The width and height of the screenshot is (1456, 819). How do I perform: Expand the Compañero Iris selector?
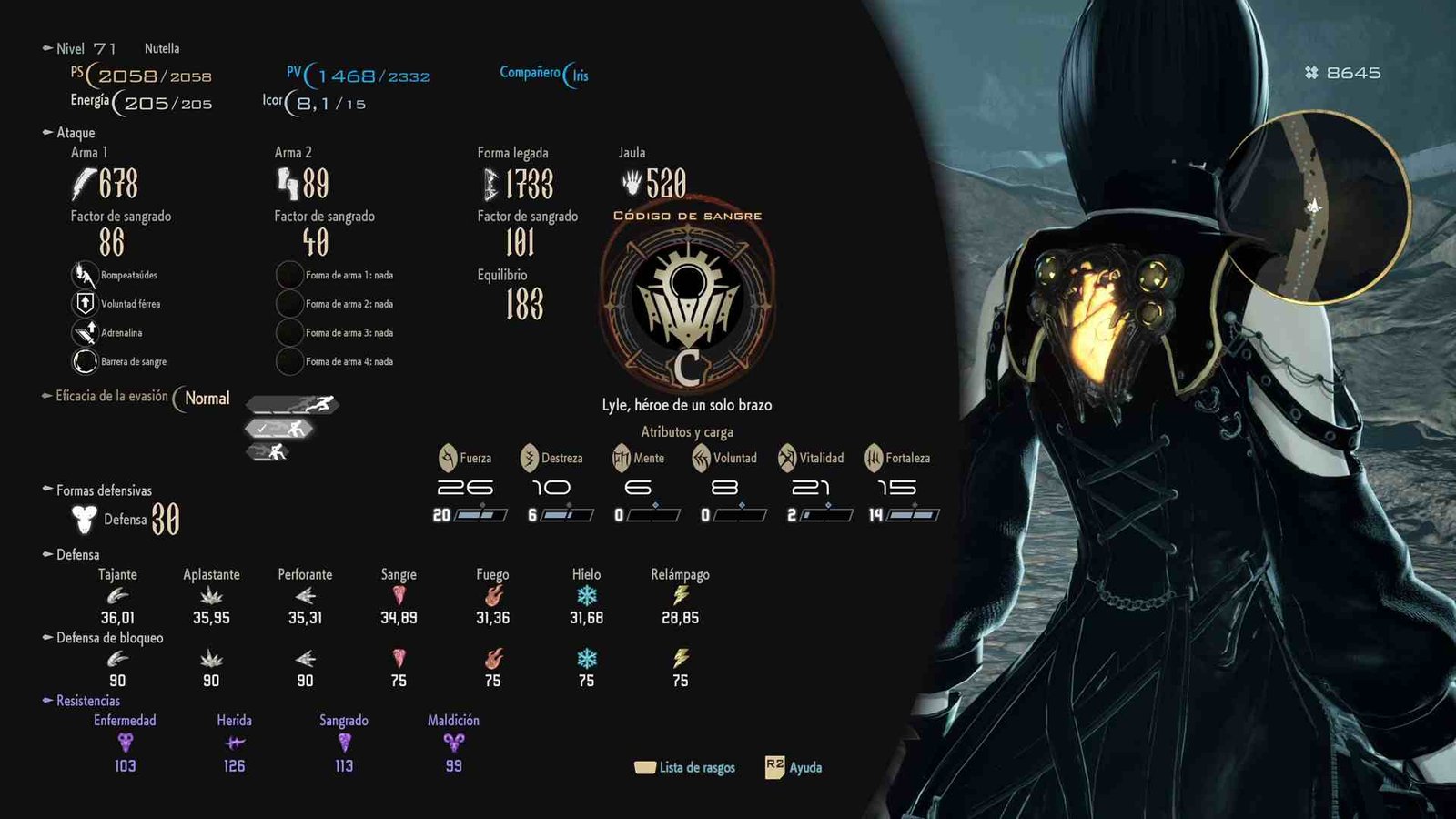click(x=543, y=74)
